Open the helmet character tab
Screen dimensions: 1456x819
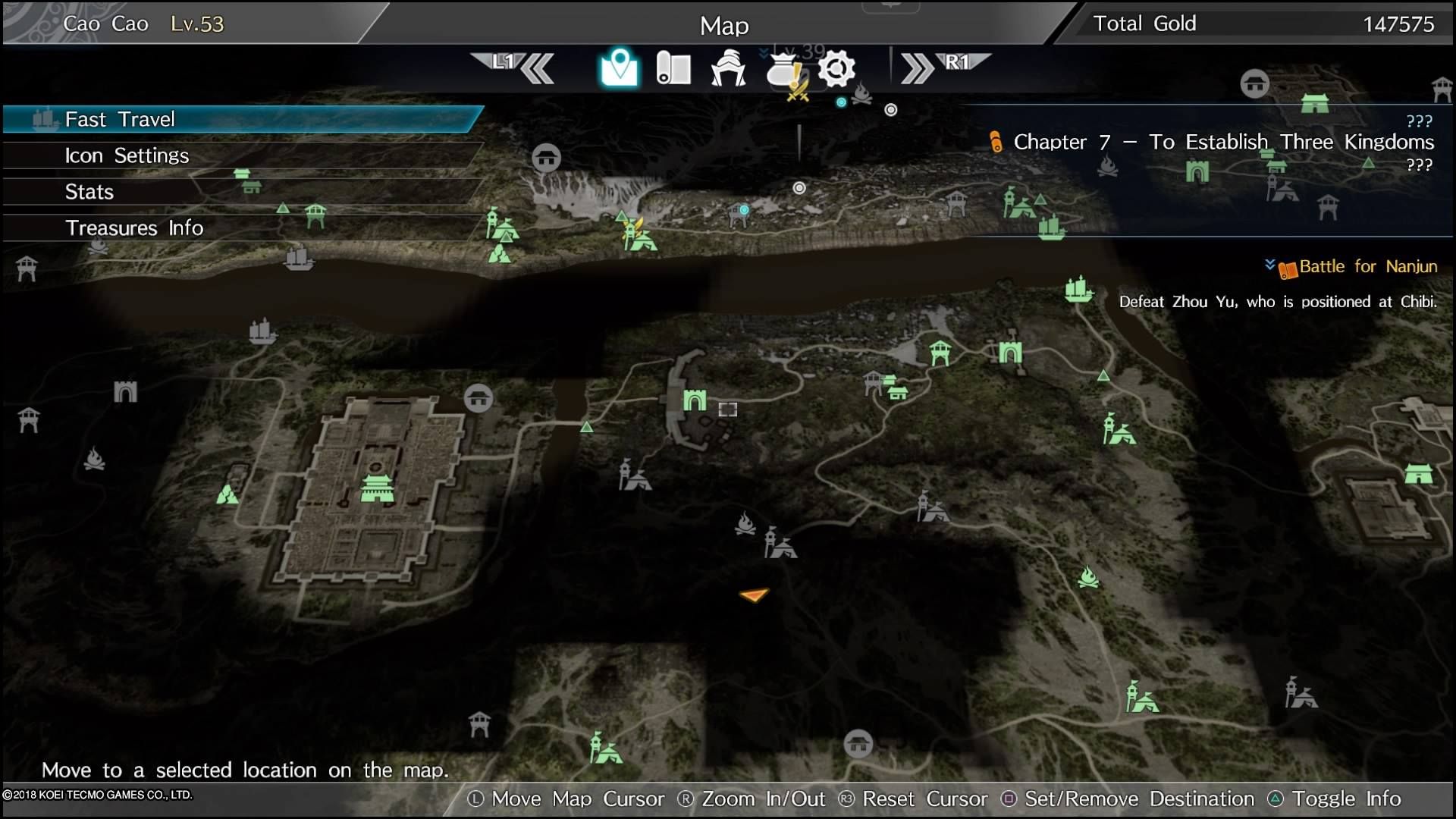[728, 68]
